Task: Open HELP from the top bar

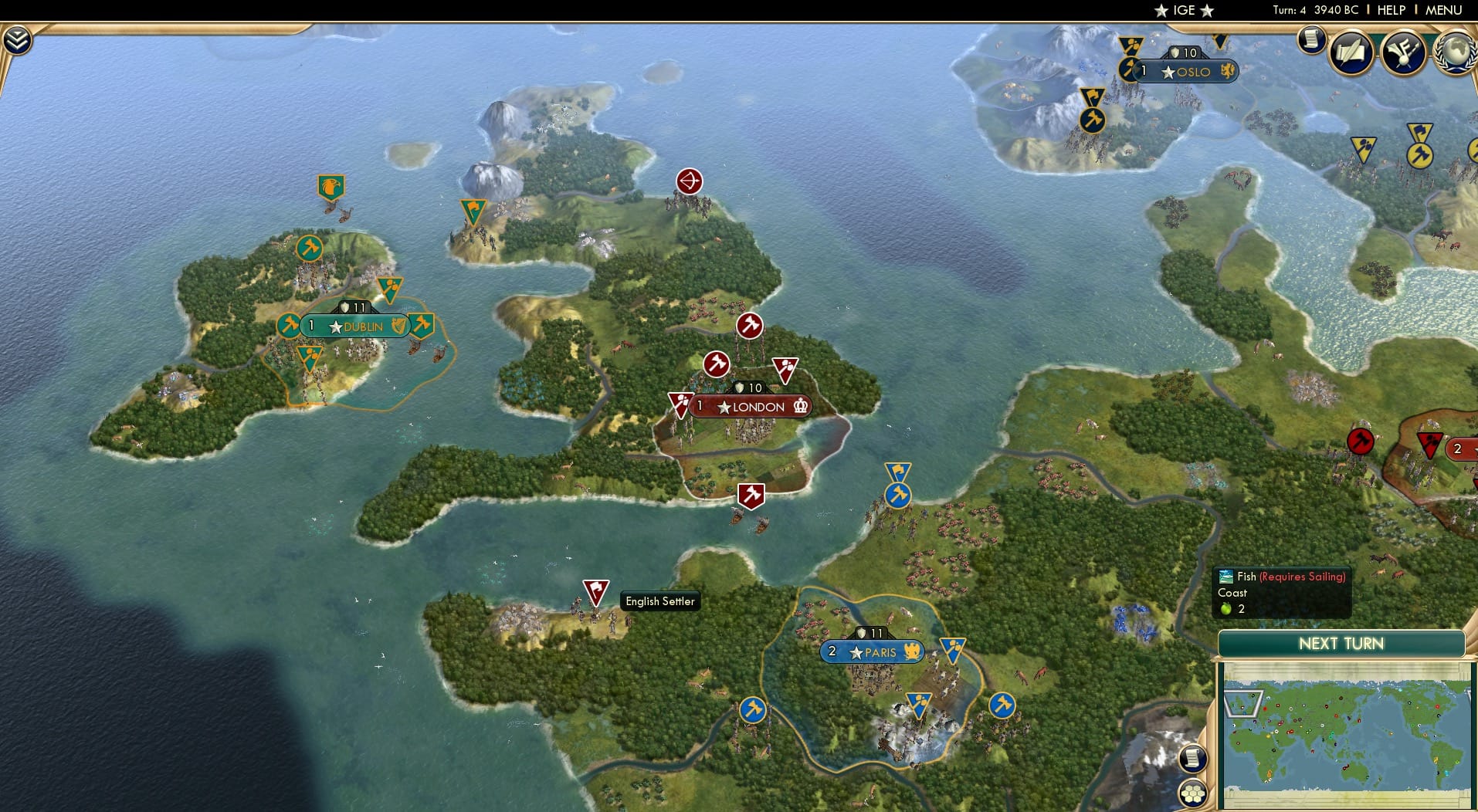Action: click(1390, 10)
